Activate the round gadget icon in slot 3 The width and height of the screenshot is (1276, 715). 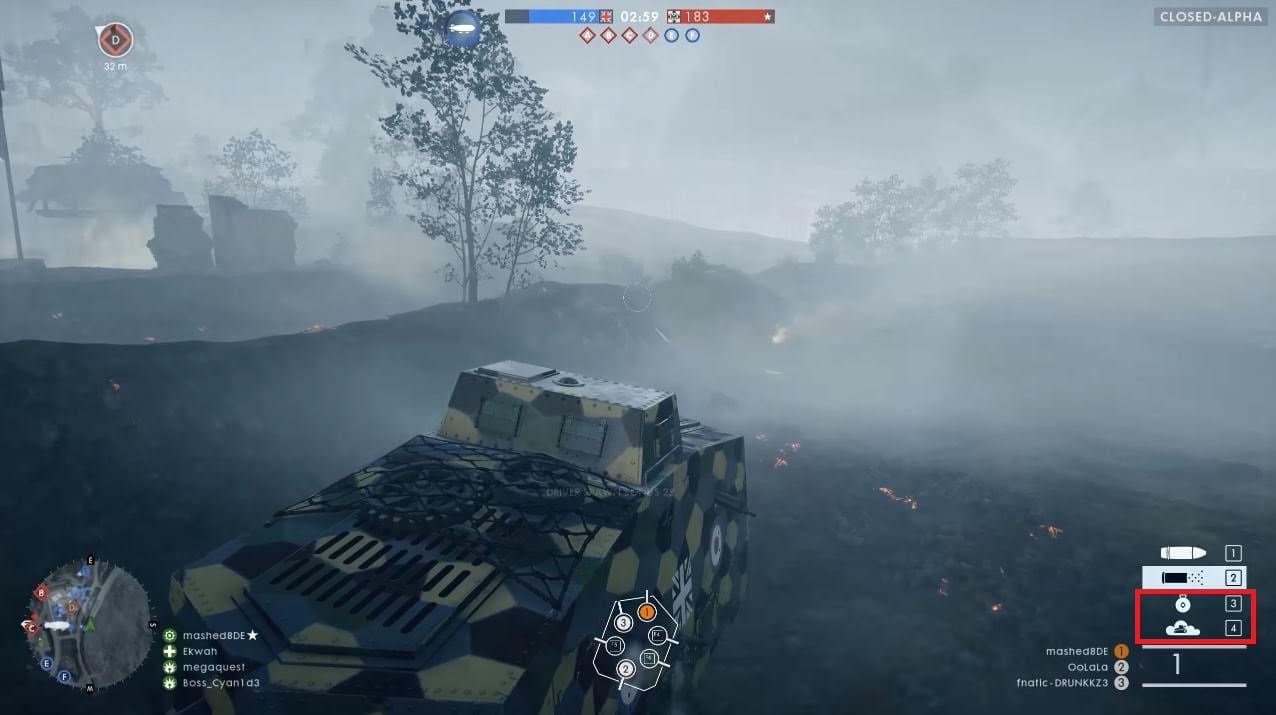tap(1182, 603)
